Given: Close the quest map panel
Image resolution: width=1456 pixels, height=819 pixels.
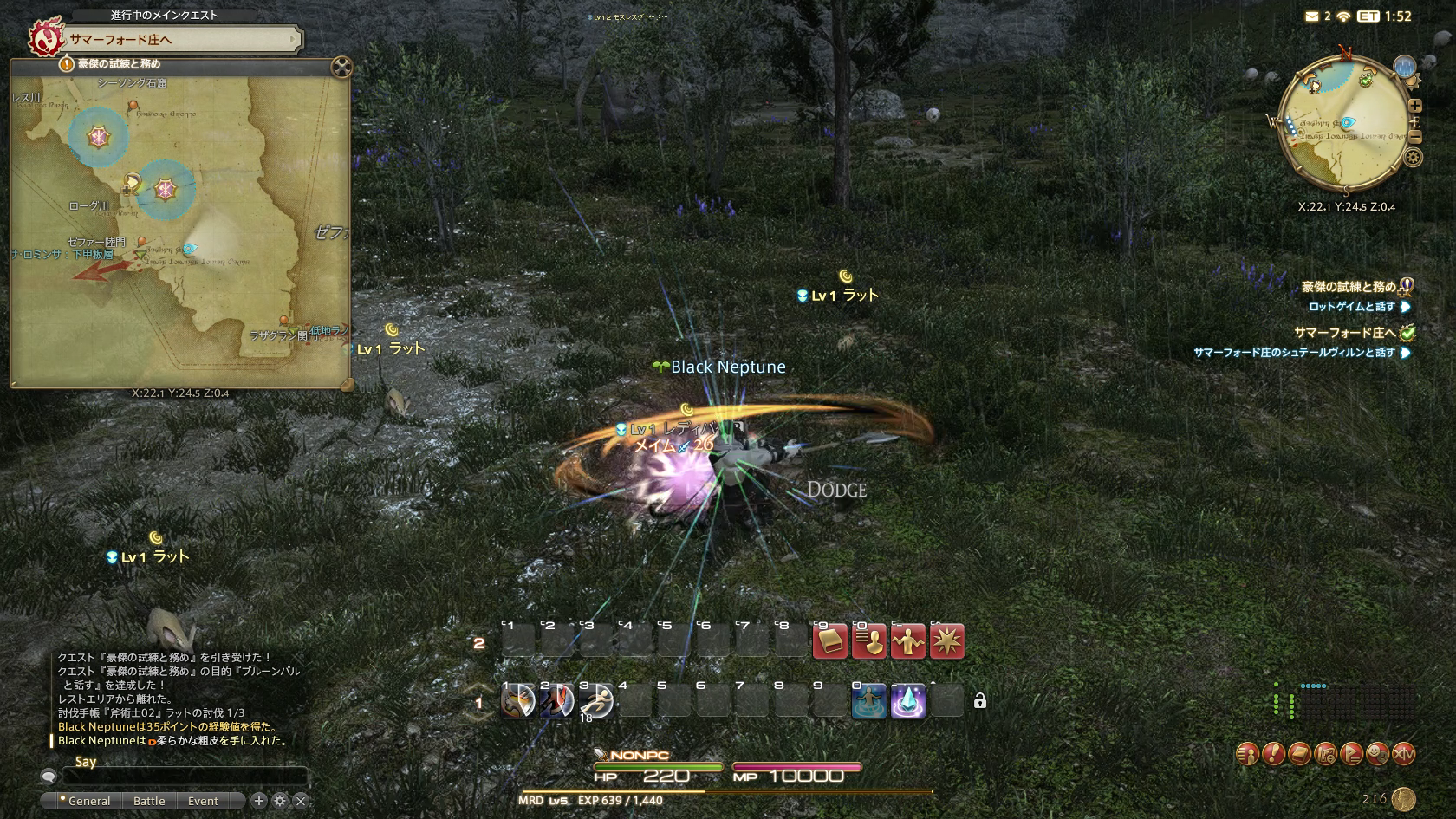Looking at the screenshot, I should [341, 67].
